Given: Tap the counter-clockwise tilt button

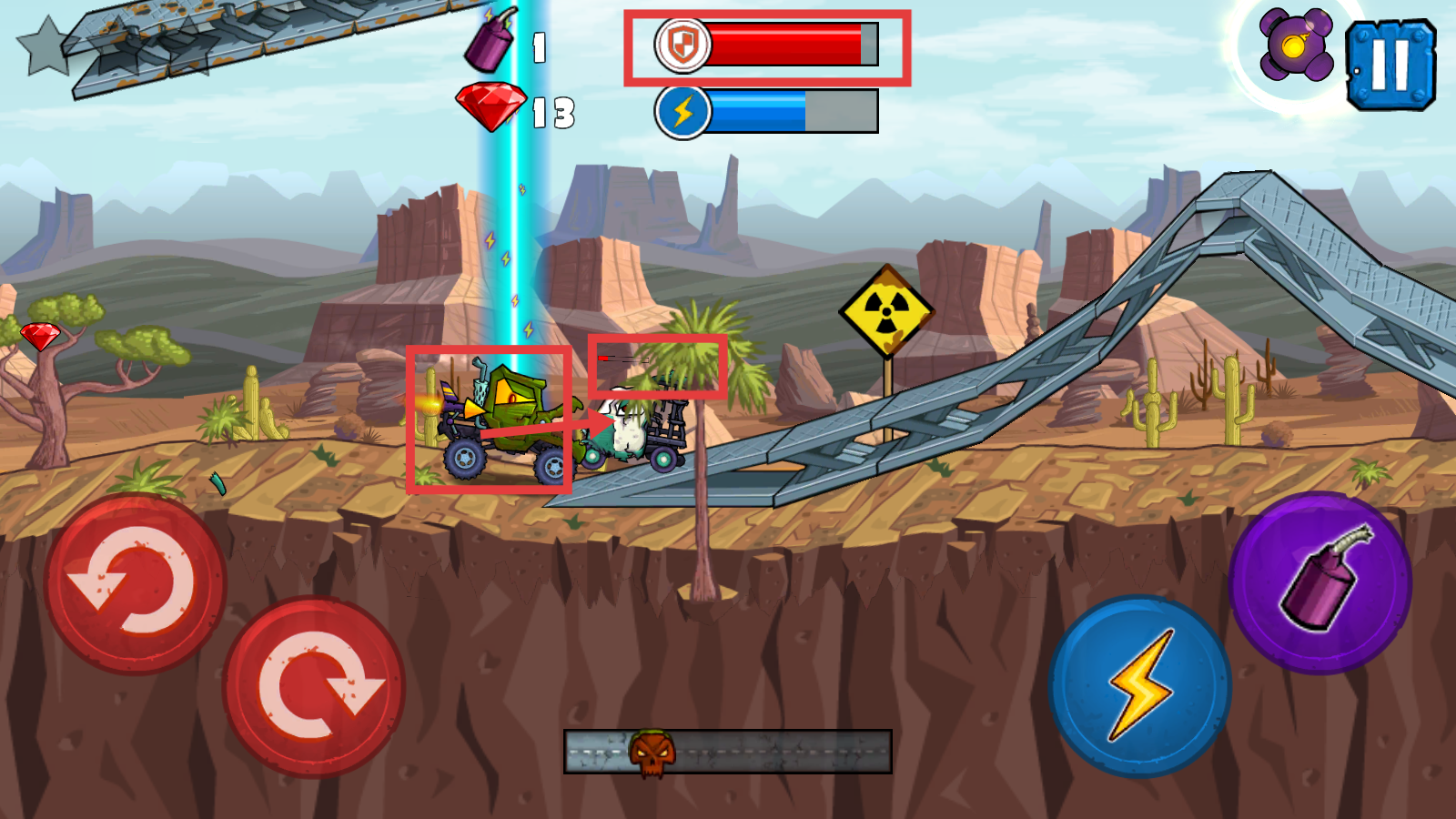Looking at the screenshot, I should pyautogui.click(x=135, y=583).
